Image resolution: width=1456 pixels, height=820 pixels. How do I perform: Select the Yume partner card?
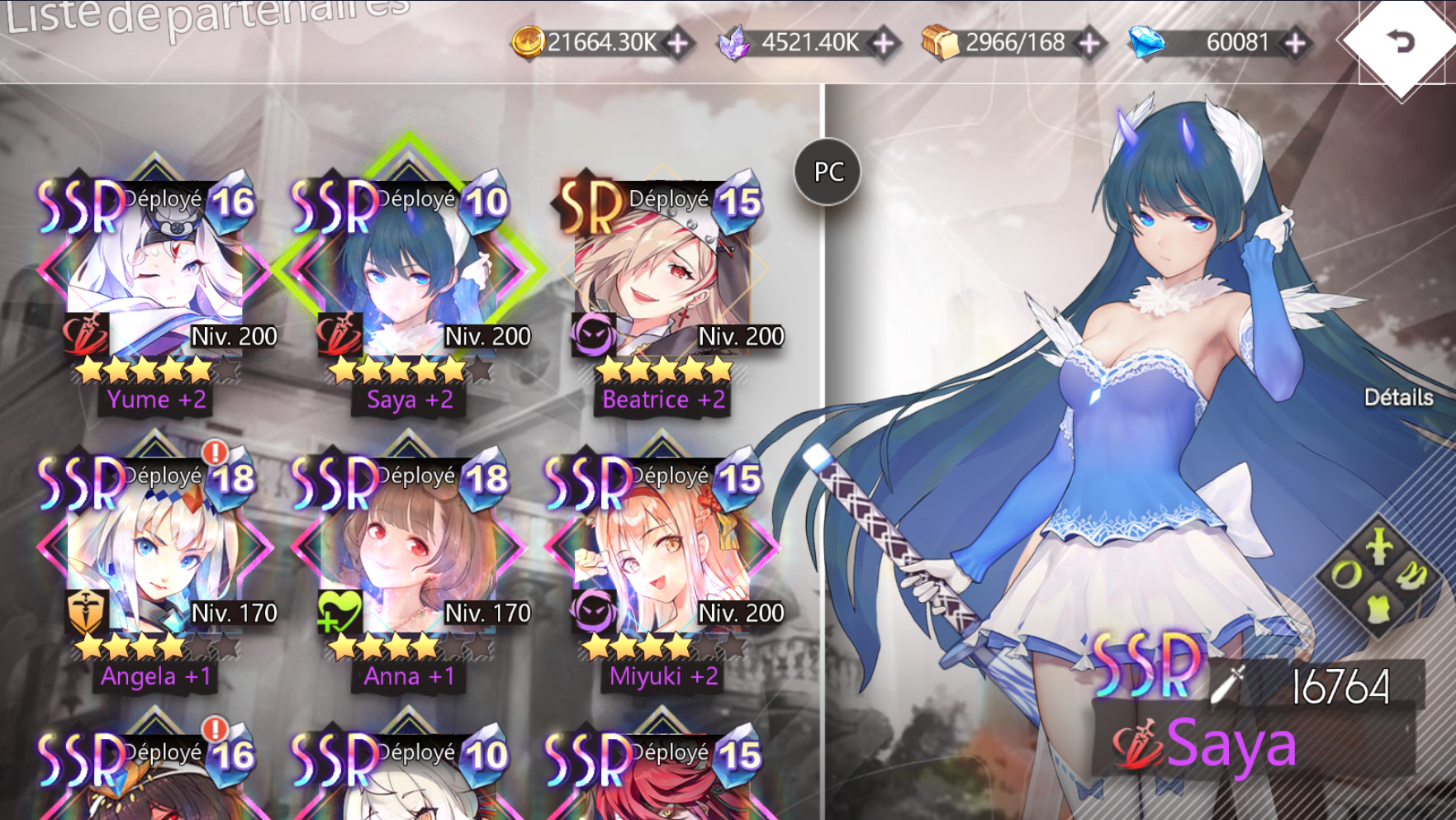155,273
